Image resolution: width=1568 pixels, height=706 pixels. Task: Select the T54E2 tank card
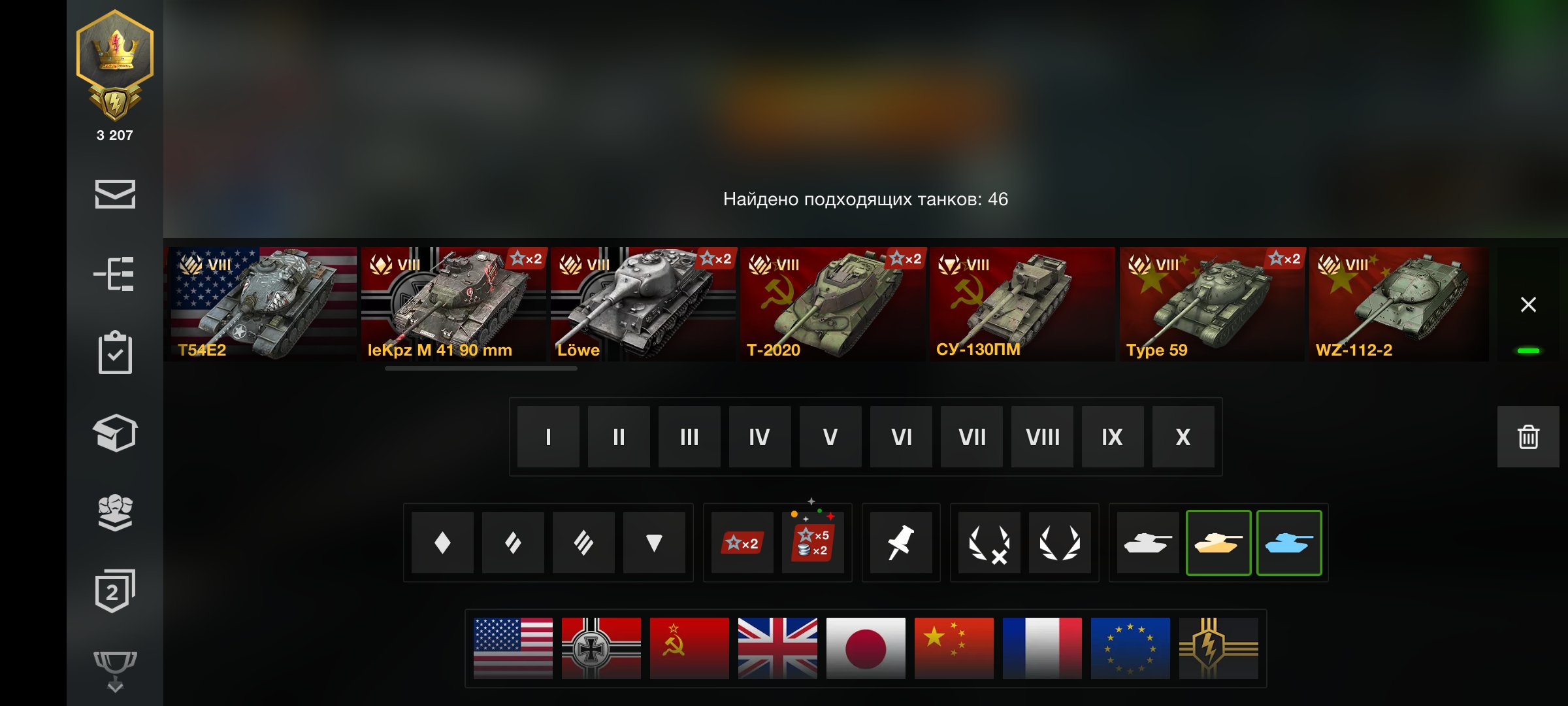262,304
